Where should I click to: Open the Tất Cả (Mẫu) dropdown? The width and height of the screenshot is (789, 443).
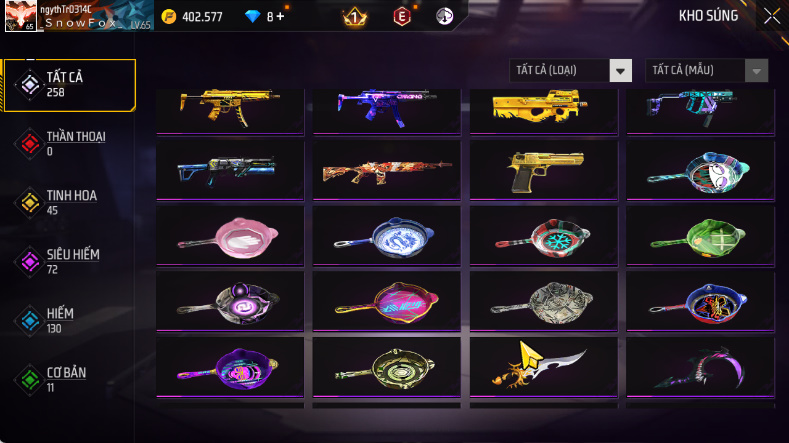707,70
